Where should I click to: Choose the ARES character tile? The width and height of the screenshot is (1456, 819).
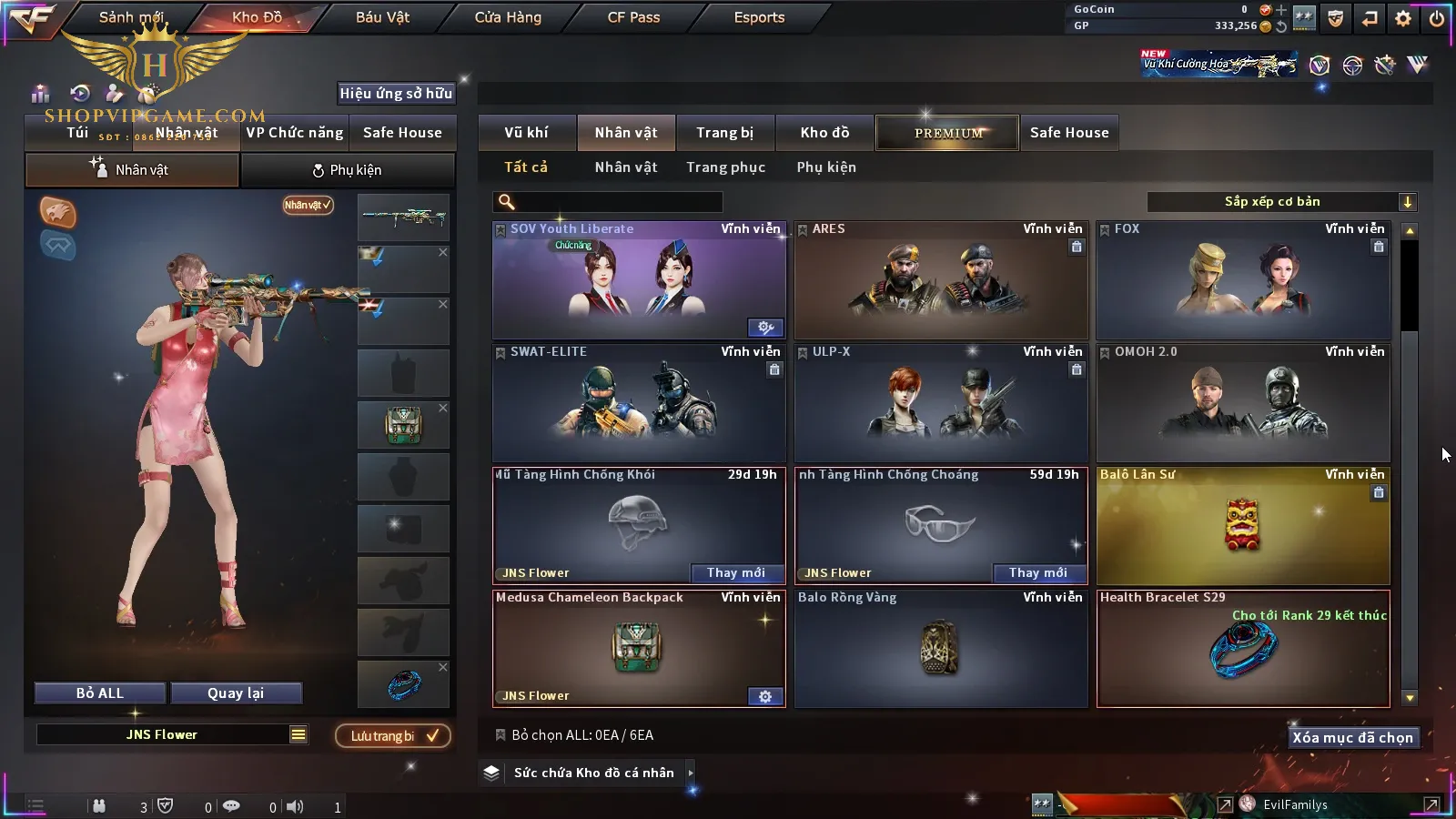(x=941, y=280)
